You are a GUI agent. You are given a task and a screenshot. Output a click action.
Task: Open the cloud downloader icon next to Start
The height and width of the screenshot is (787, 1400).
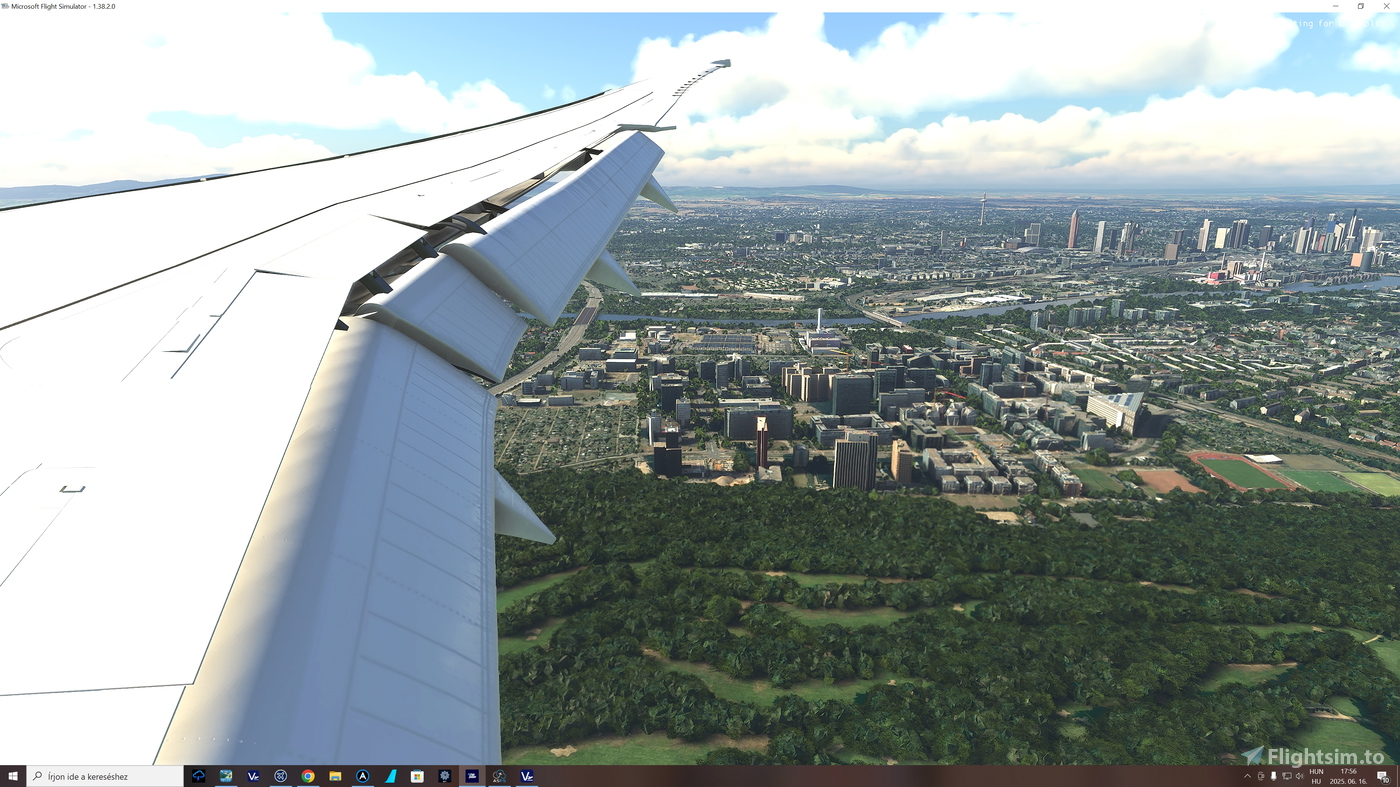[x=198, y=774]
